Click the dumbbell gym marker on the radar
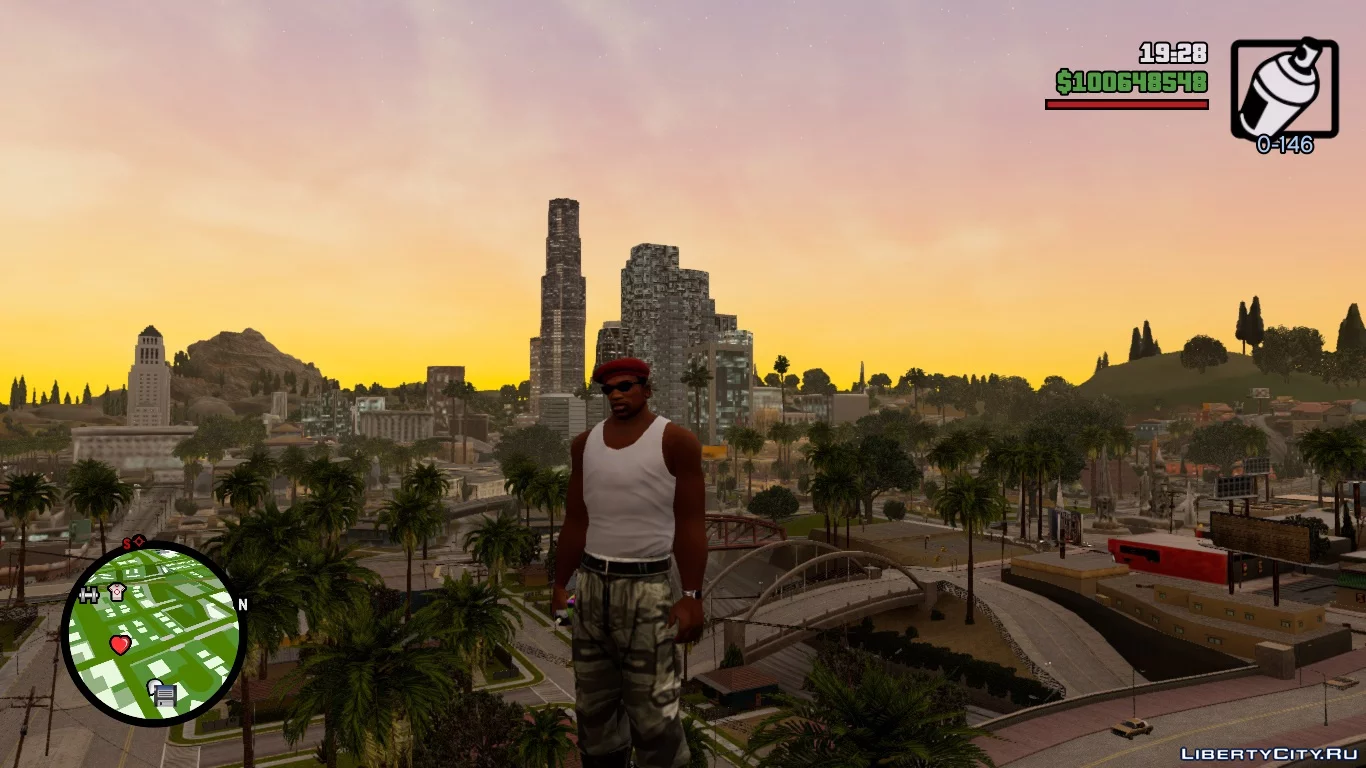This screenshot has height=768, width=1366. [89, 595]
